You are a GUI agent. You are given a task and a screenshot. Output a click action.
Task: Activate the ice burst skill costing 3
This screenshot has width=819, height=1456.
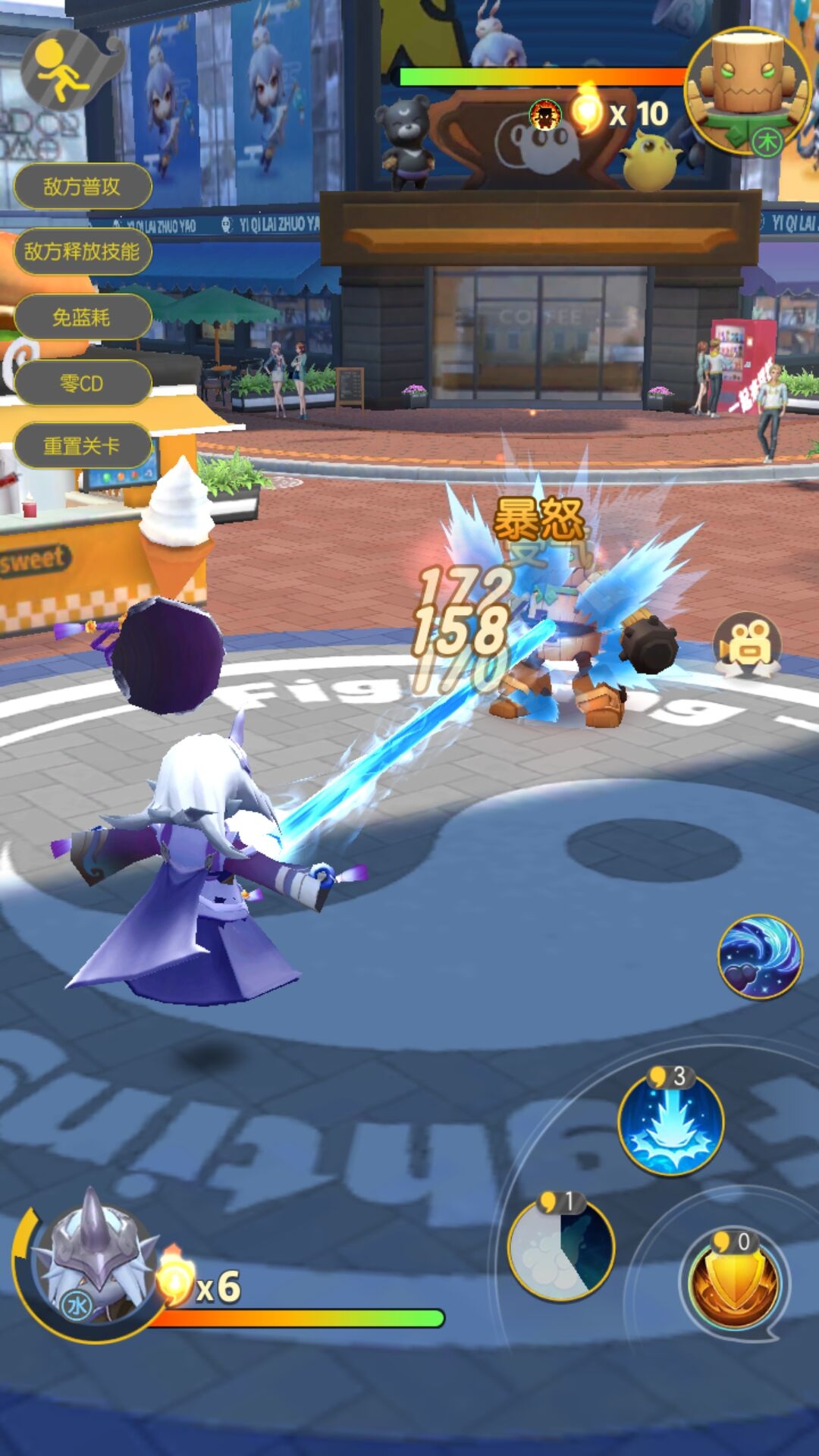coord(670,1124)
